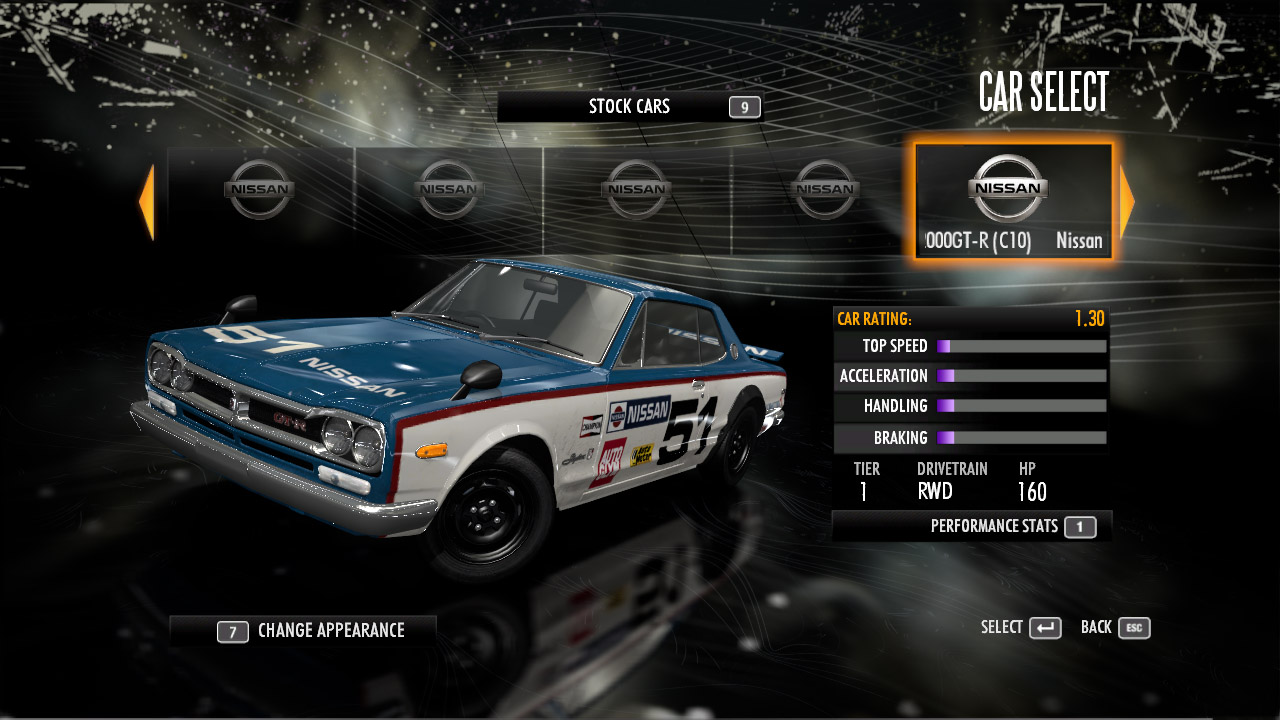Go Back from car select
Image resolution: width=1280 pixels, height=720 pixels.
pos(1115,628)
